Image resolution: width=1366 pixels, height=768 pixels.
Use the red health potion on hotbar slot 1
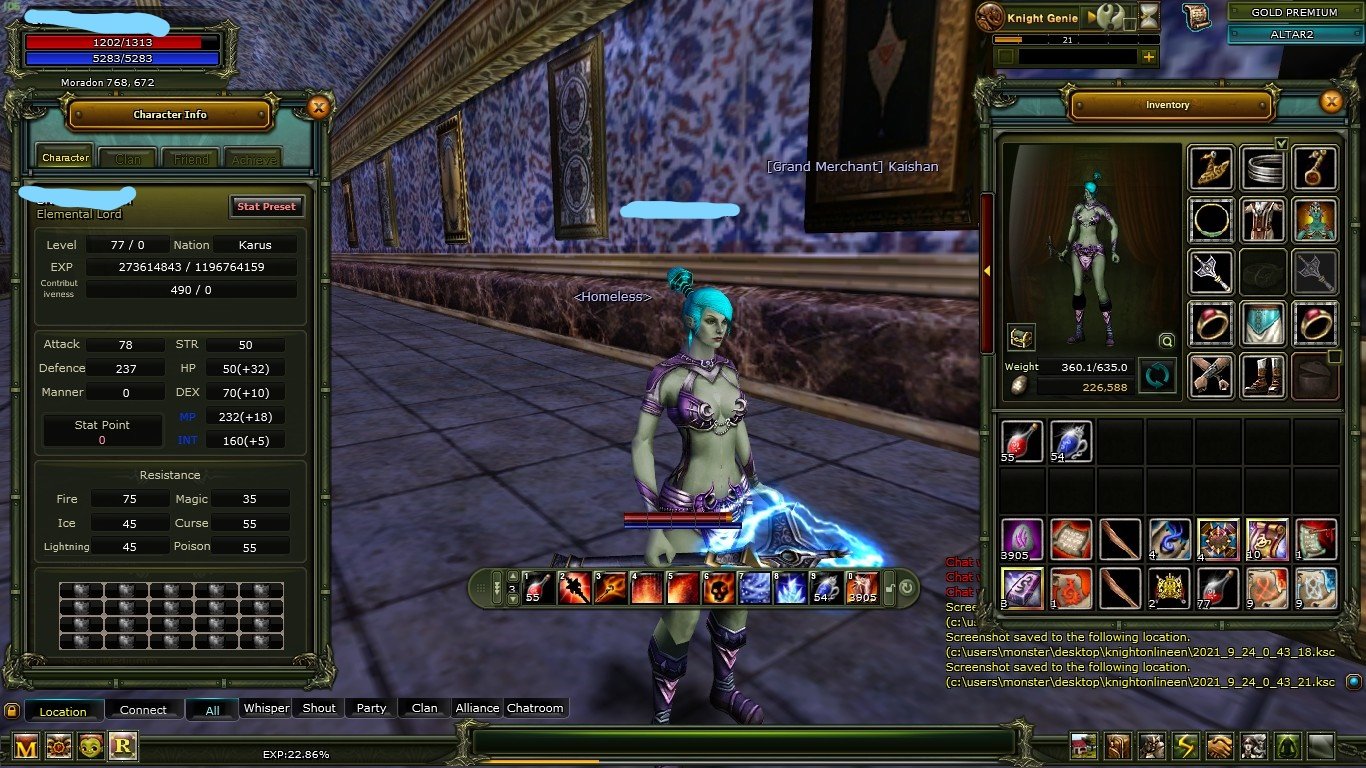click(x=538, y=588)
